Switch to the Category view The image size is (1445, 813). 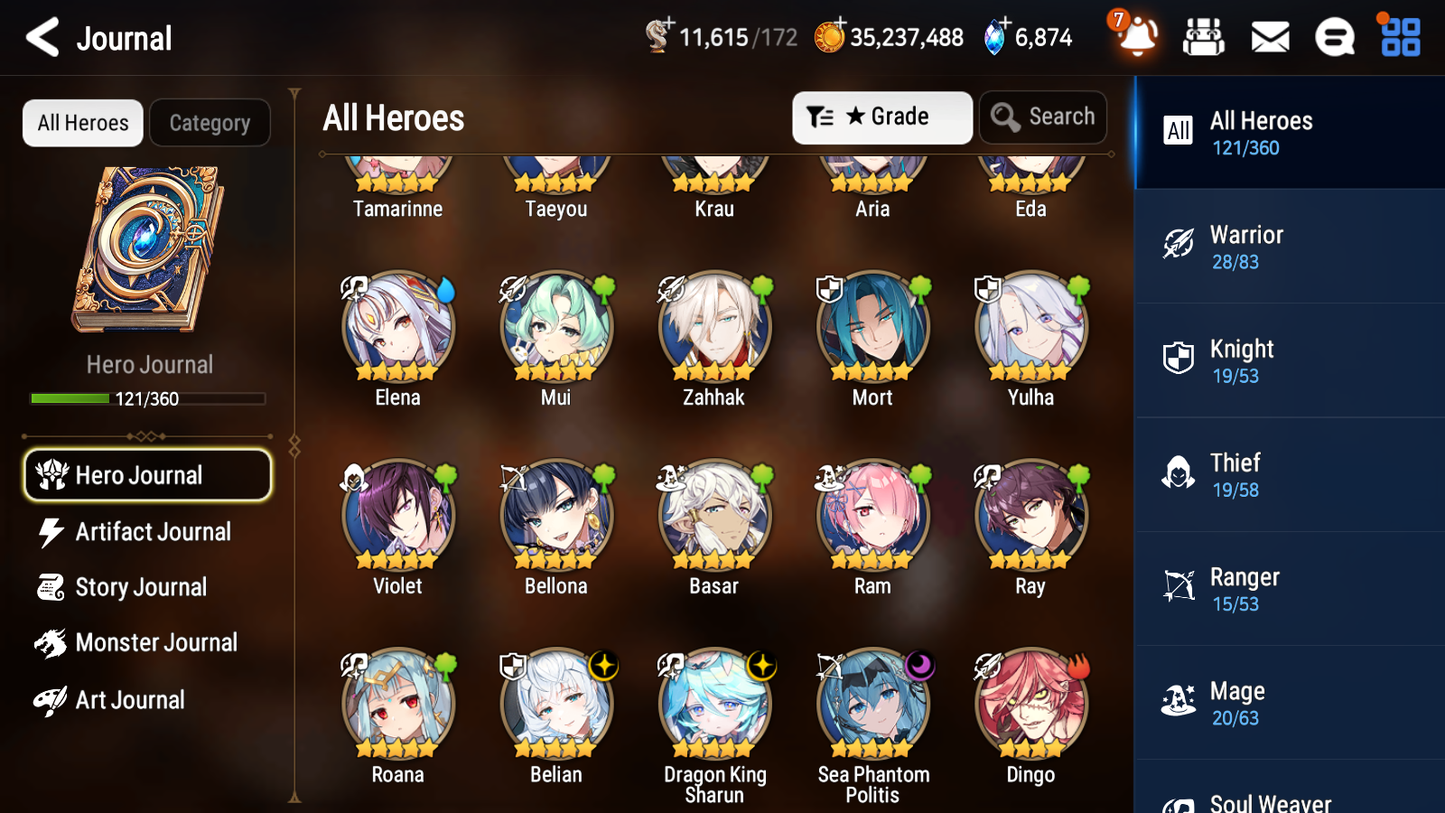(210, 122)
